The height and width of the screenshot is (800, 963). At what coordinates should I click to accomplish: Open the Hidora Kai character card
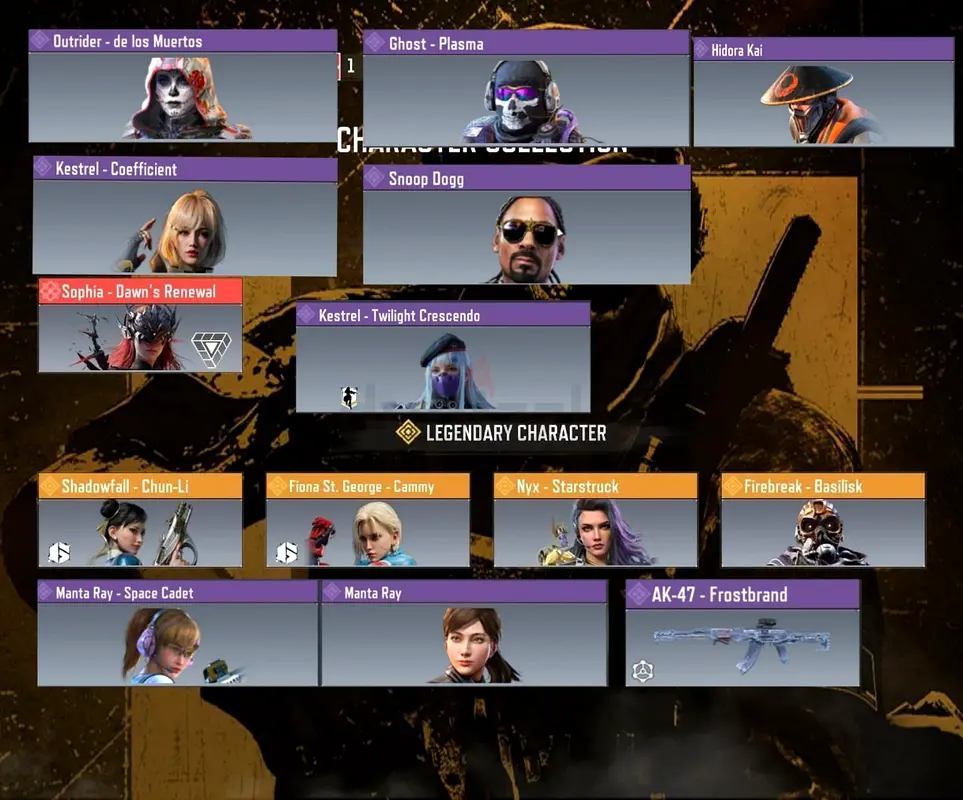tap(823, 92)
